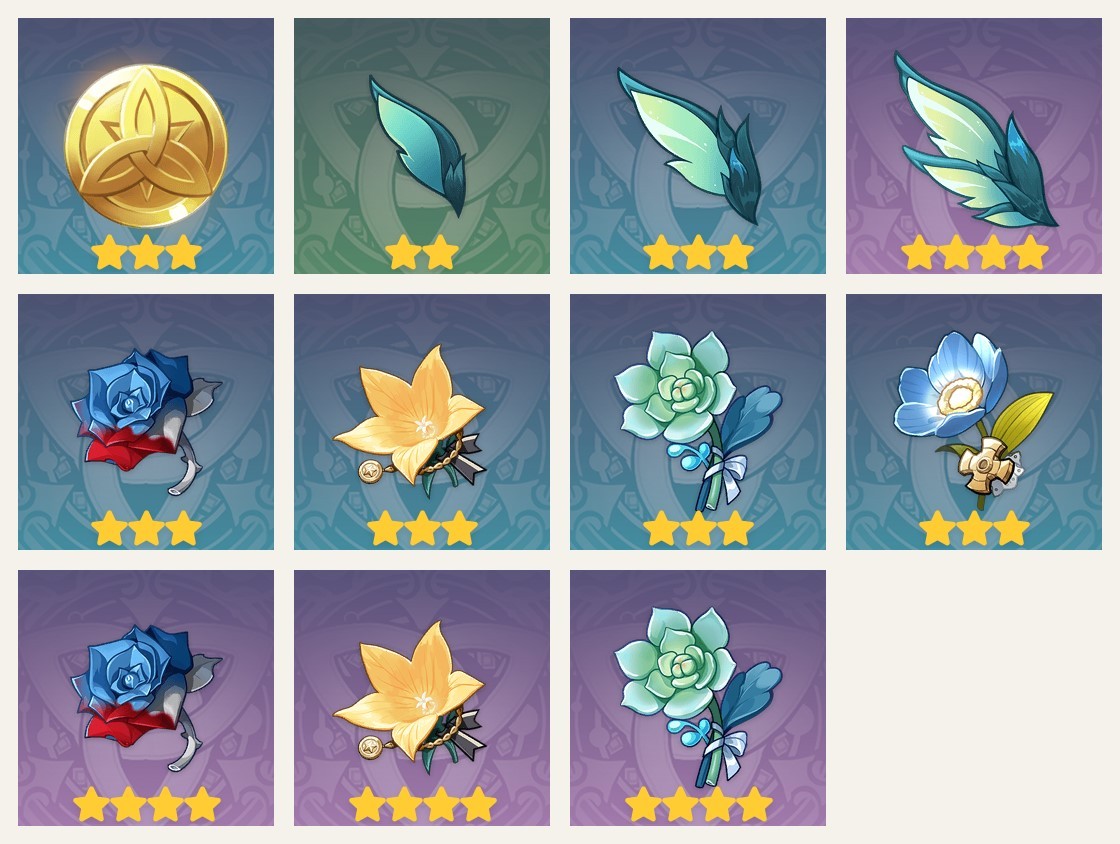Choose the four-star pale green flower bouquet
The height and width of the screenshot is (844, 1120).
(698, 698)
